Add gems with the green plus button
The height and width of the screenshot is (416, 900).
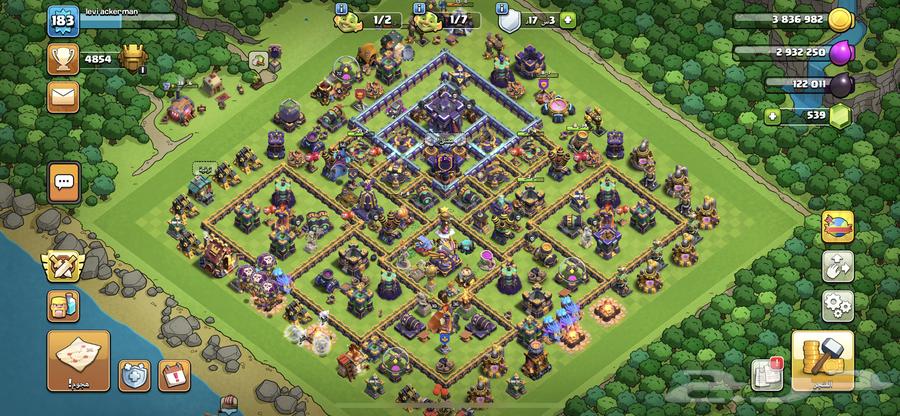click(x=771, y=117)
